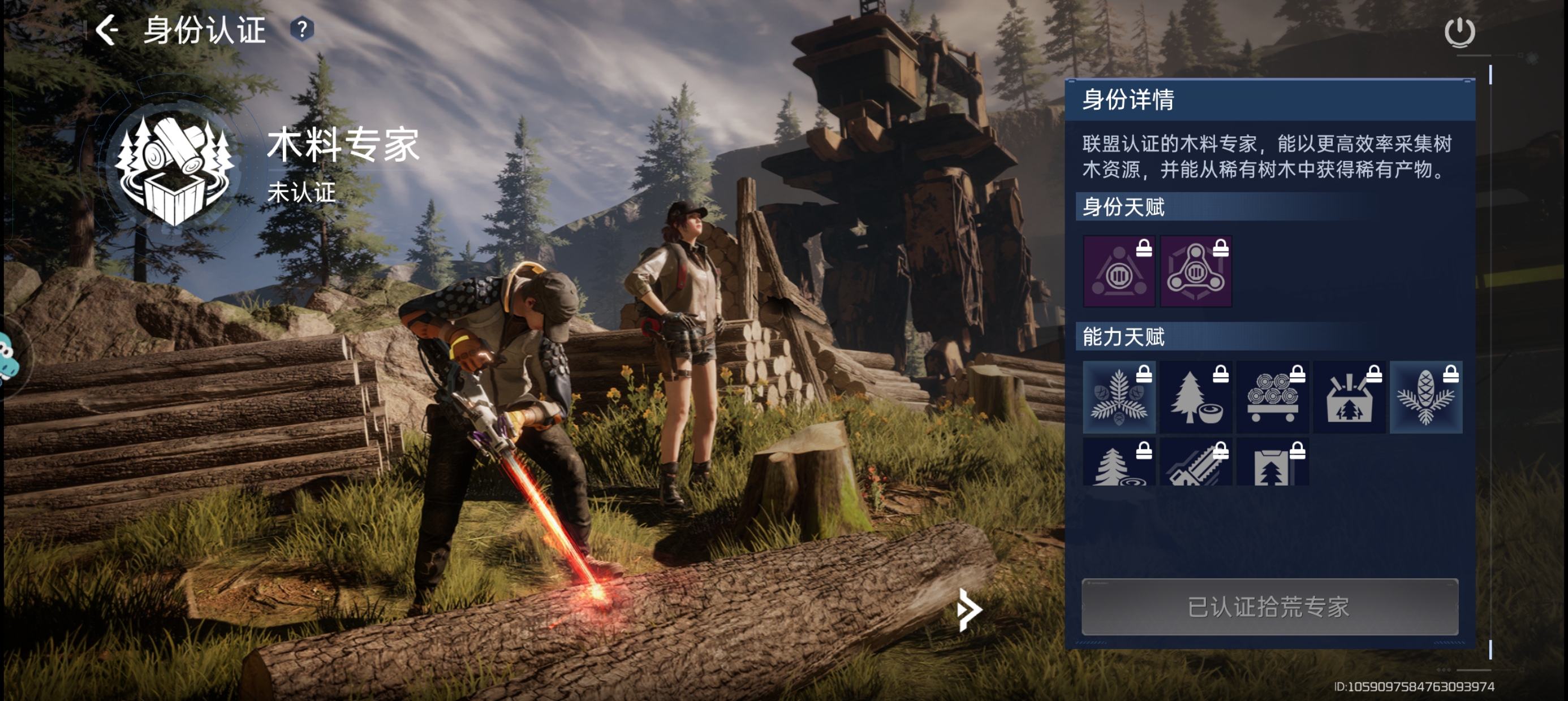The image size is (1568, 701).
Task: Select the log cart talent icon
Action: pyautogui.click(x=1272, y=397)
